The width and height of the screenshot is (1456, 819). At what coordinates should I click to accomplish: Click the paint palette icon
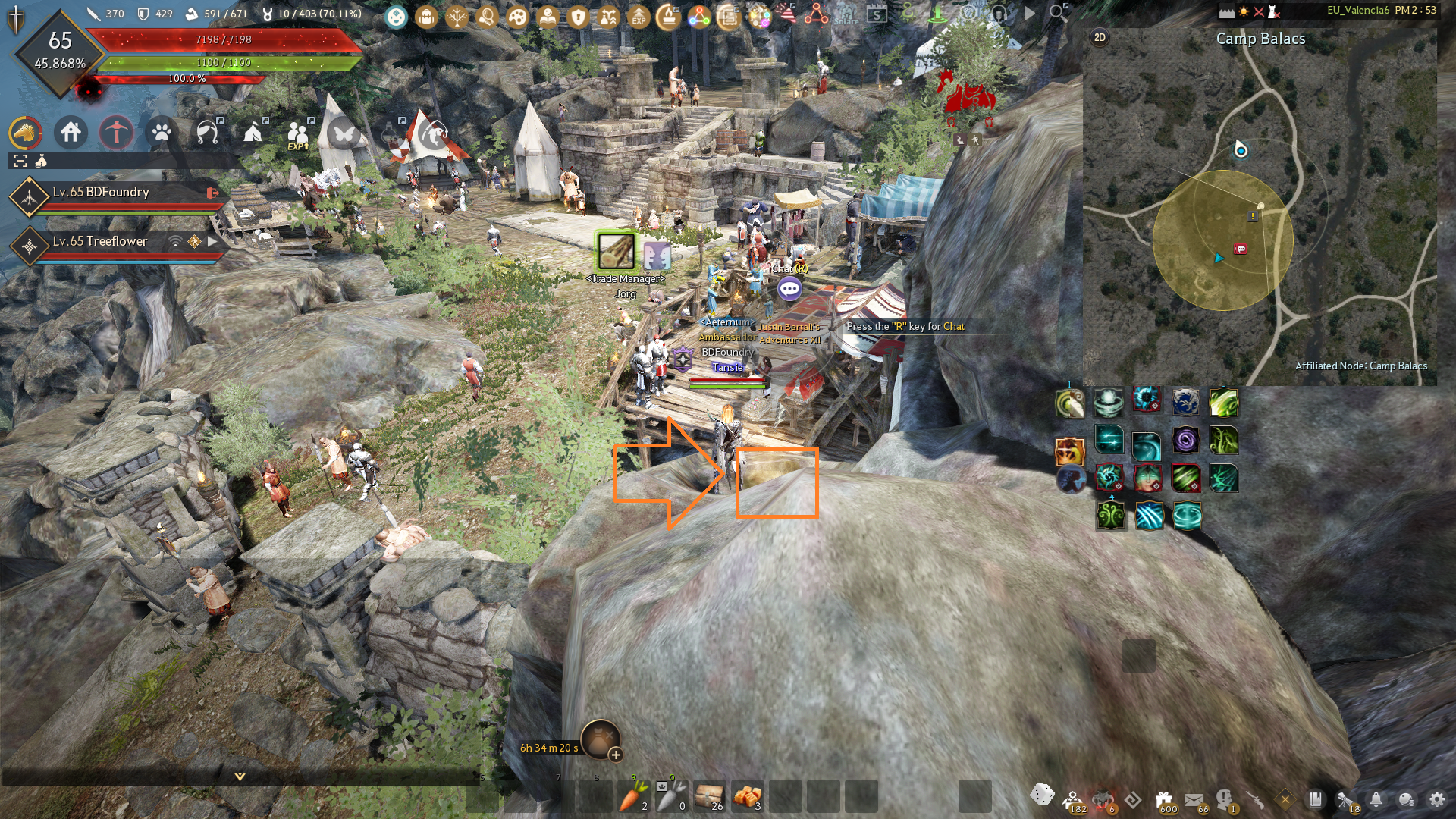click(x=517, y=16)
